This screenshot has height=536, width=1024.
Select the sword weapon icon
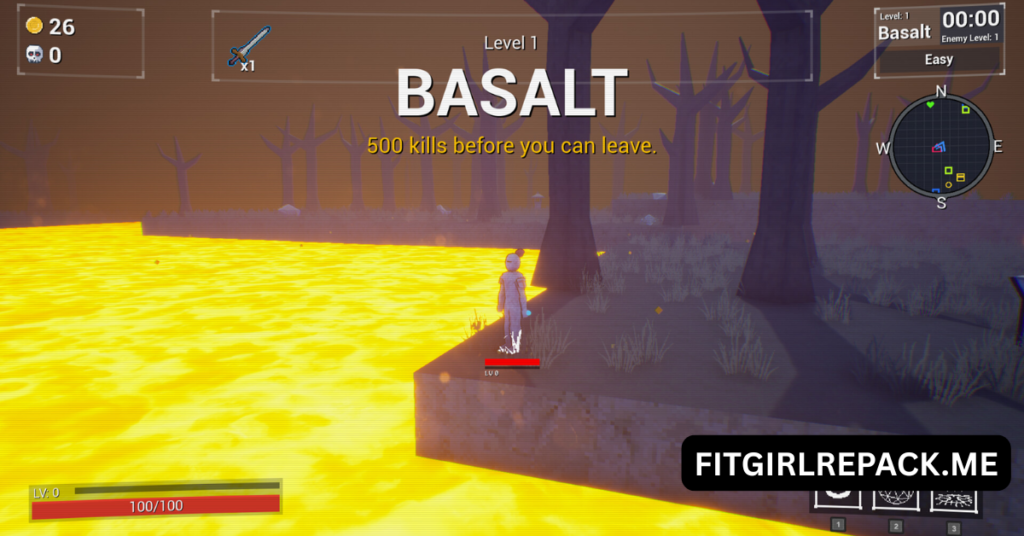point(248,45)
